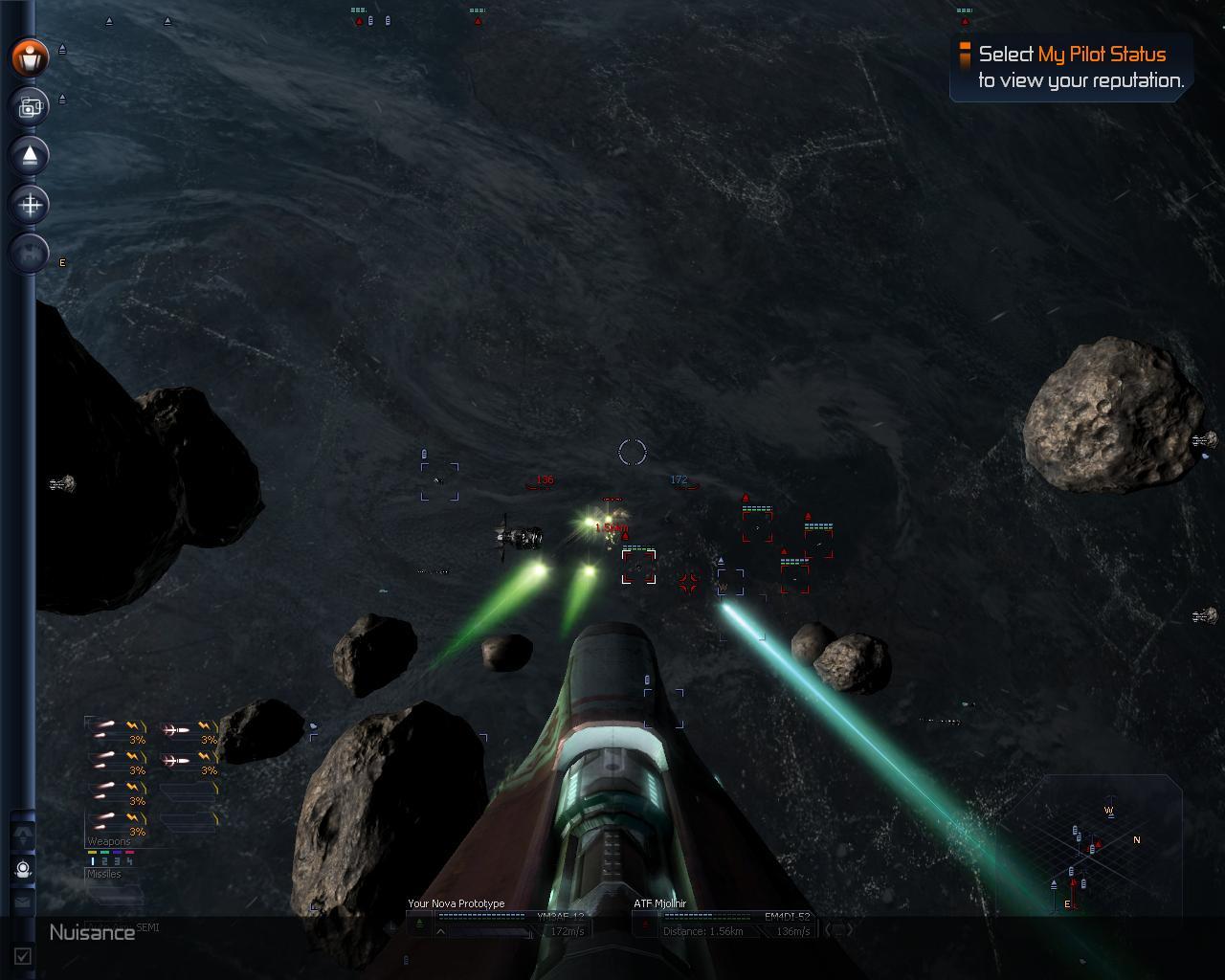Click the dimmed bottom sidebar icon
Image resolution: width=1225 pixels, height=980 pixels.
pos(31,255)
